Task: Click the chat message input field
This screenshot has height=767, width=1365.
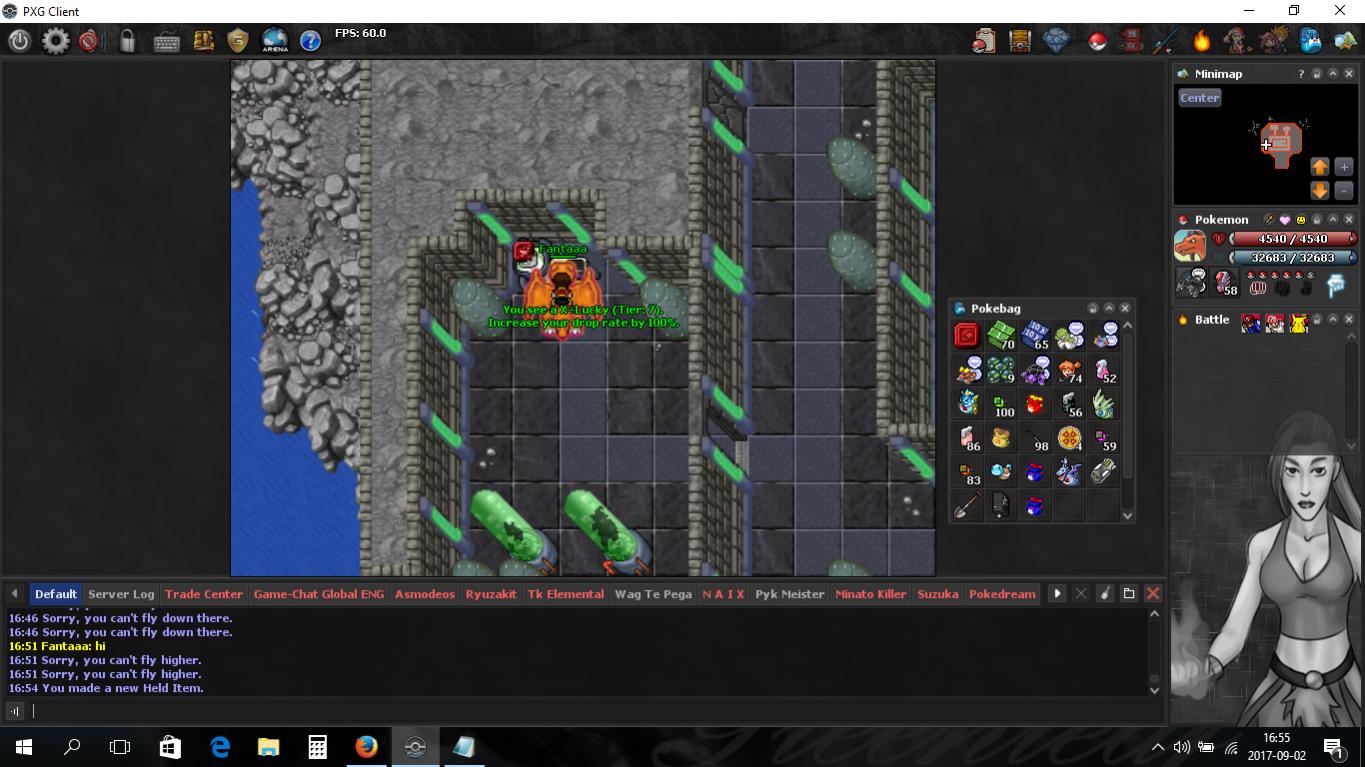Action: pos(590,711)
